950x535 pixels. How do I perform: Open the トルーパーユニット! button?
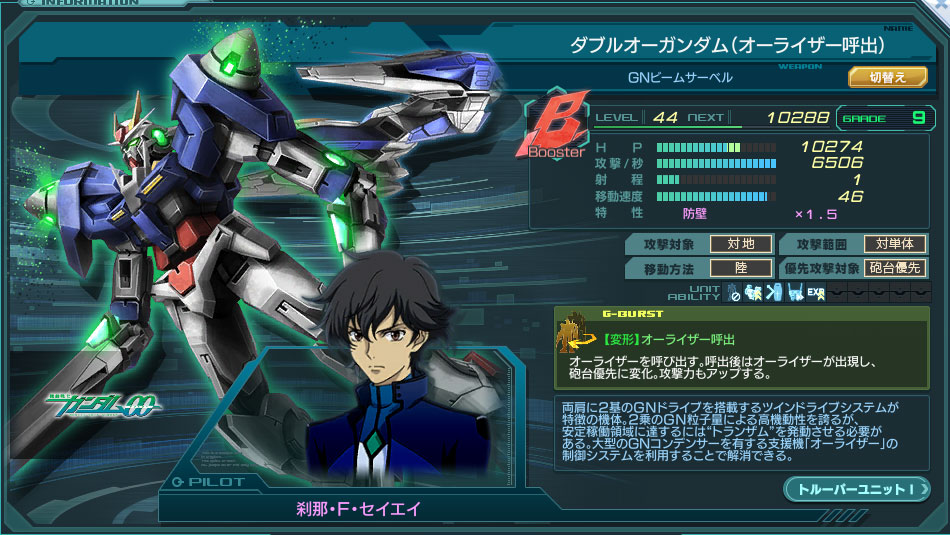click(x=857, y=489)
